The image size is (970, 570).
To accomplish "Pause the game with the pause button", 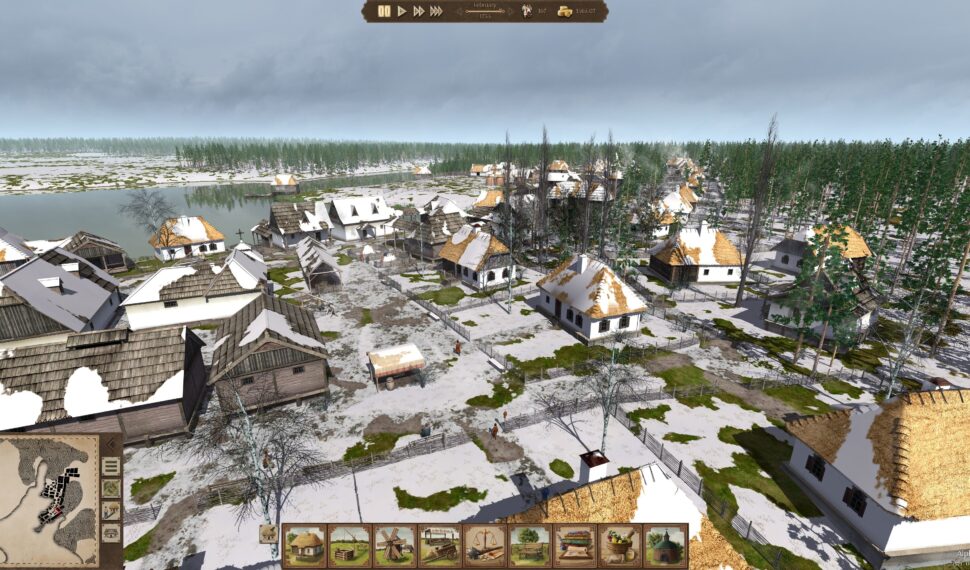I will click(x=384, y=11).
